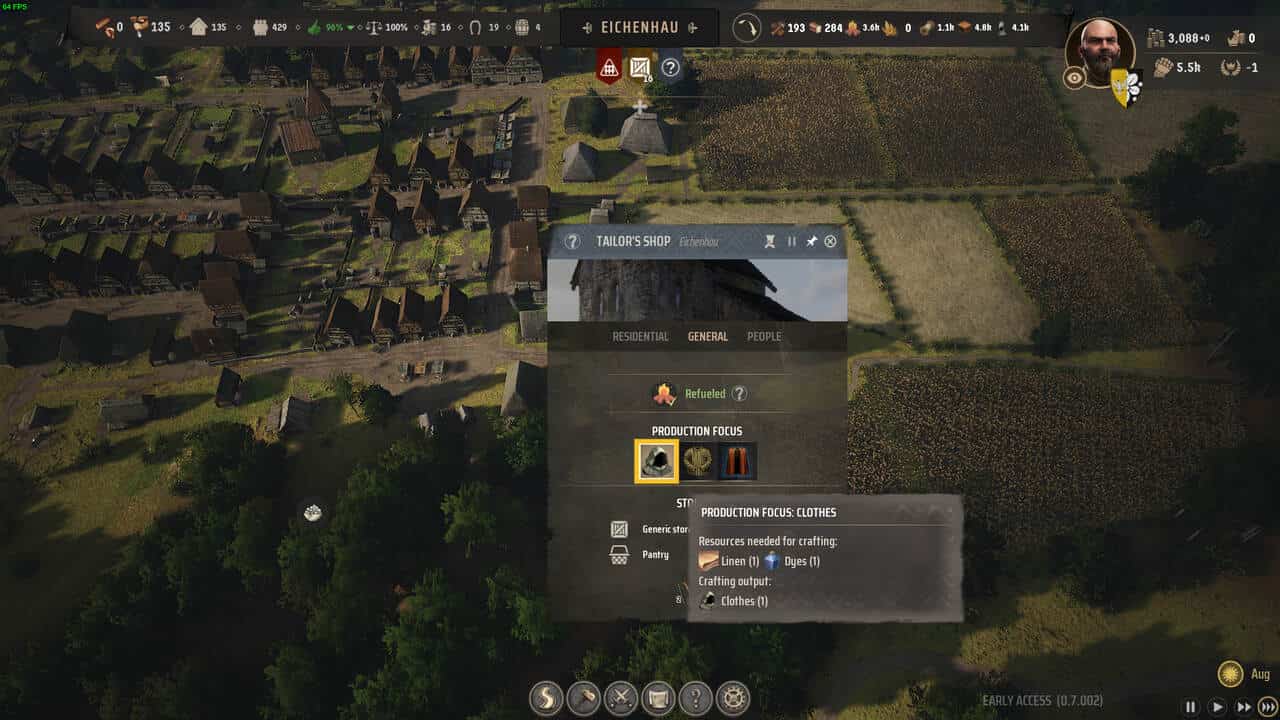The image size is (1280, 720).
Task: Switch to the Residential tab
Action: click(x=640, y=337)
